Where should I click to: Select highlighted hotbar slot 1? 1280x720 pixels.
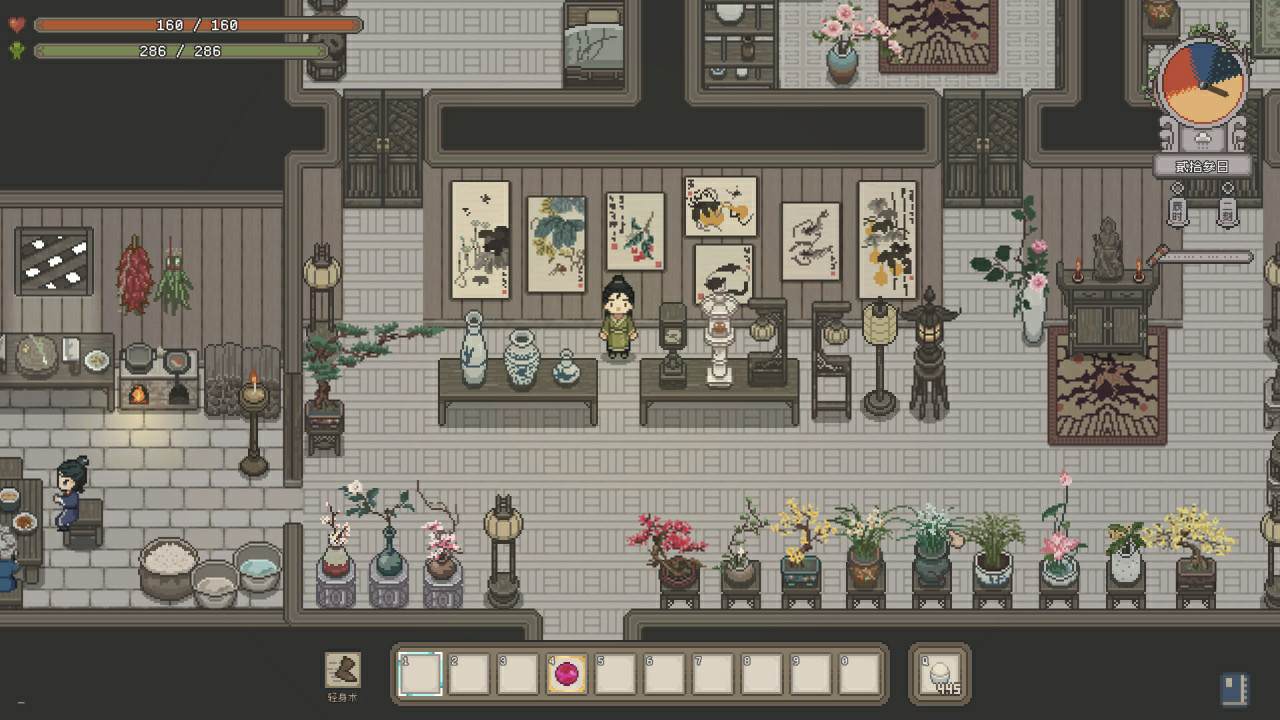click(420, 674)
